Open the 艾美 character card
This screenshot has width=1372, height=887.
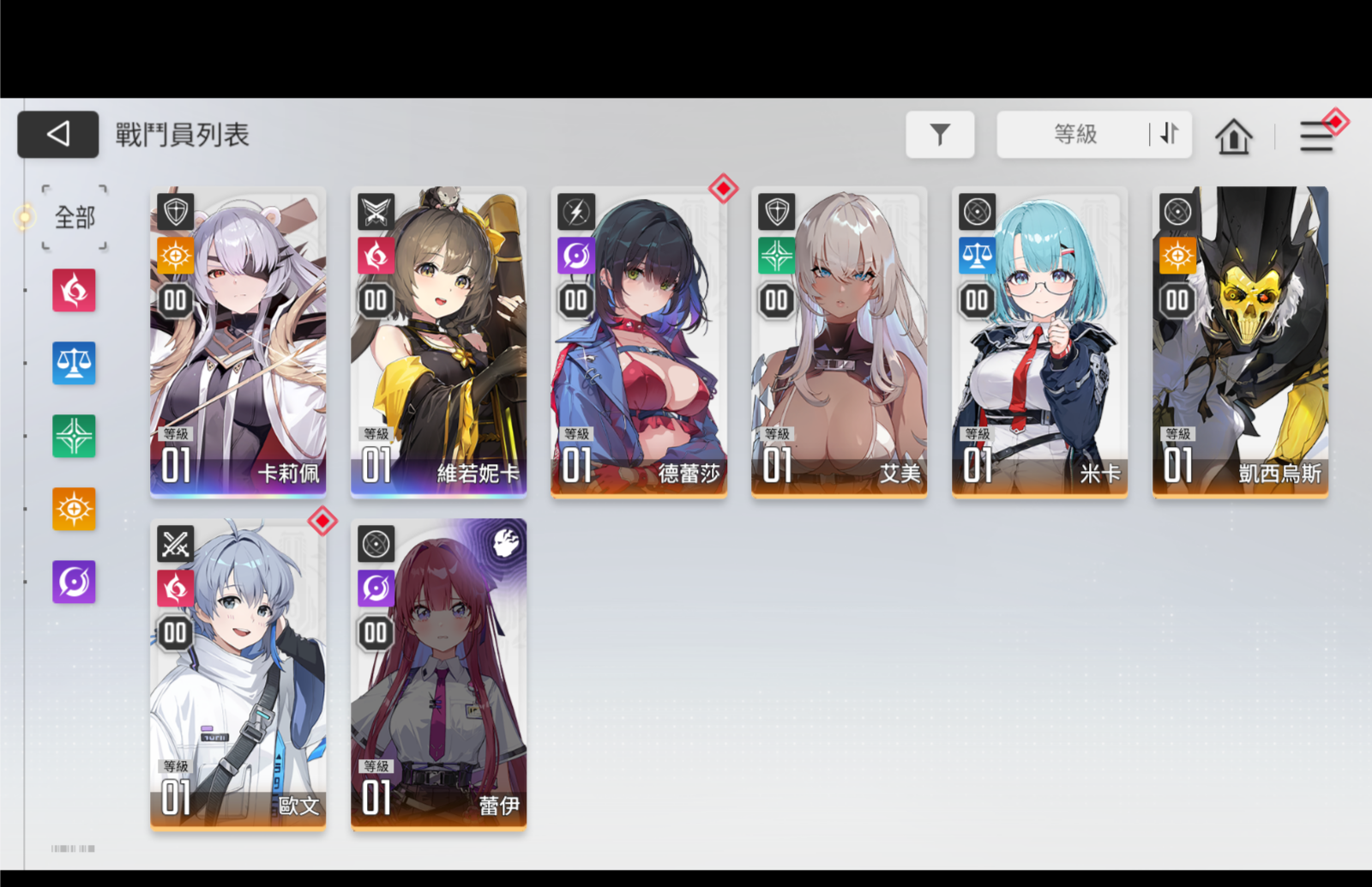[839, 341]
